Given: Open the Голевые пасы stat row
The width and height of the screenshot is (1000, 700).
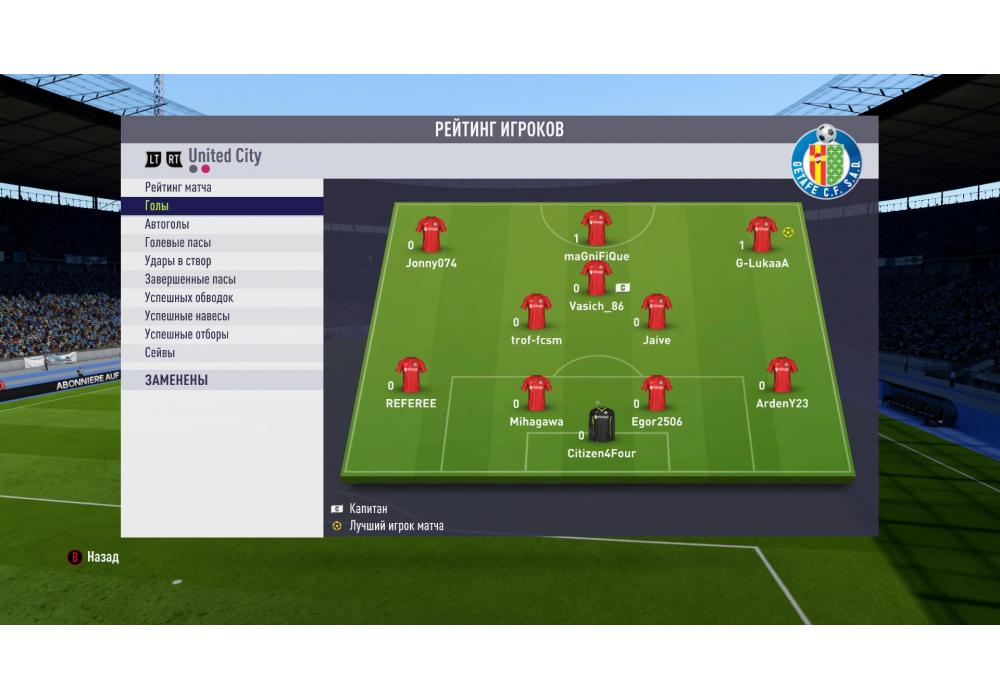Looking at the screenshot, I should pos(222,243).
